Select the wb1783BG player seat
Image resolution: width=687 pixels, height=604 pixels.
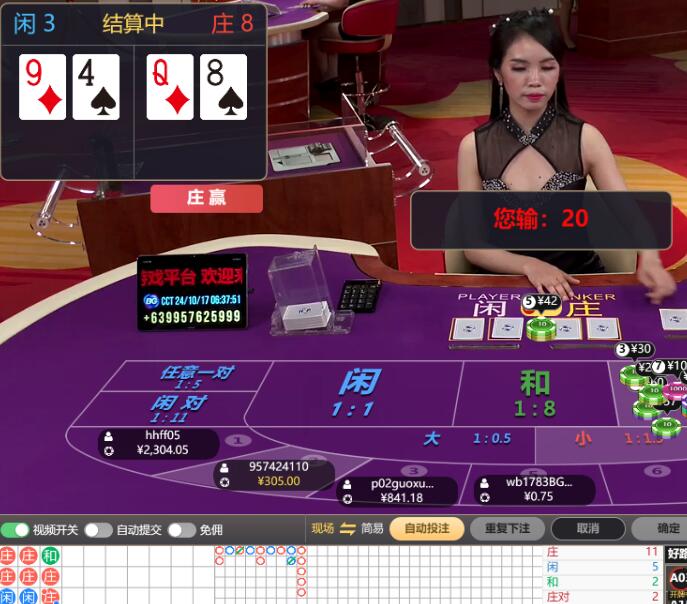tap(533, 490)
